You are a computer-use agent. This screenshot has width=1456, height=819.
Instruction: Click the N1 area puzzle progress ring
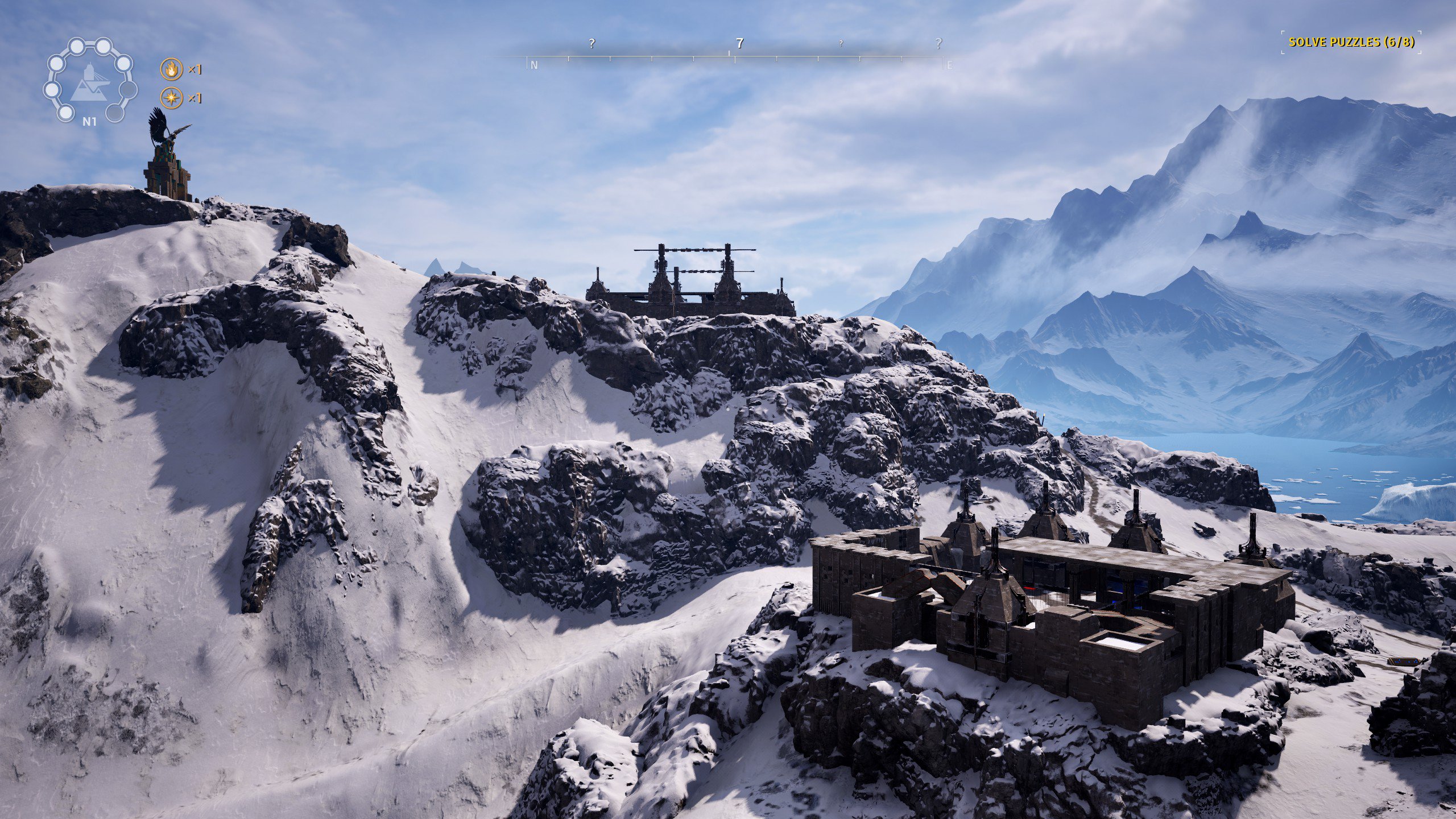(x=89, y=81)
